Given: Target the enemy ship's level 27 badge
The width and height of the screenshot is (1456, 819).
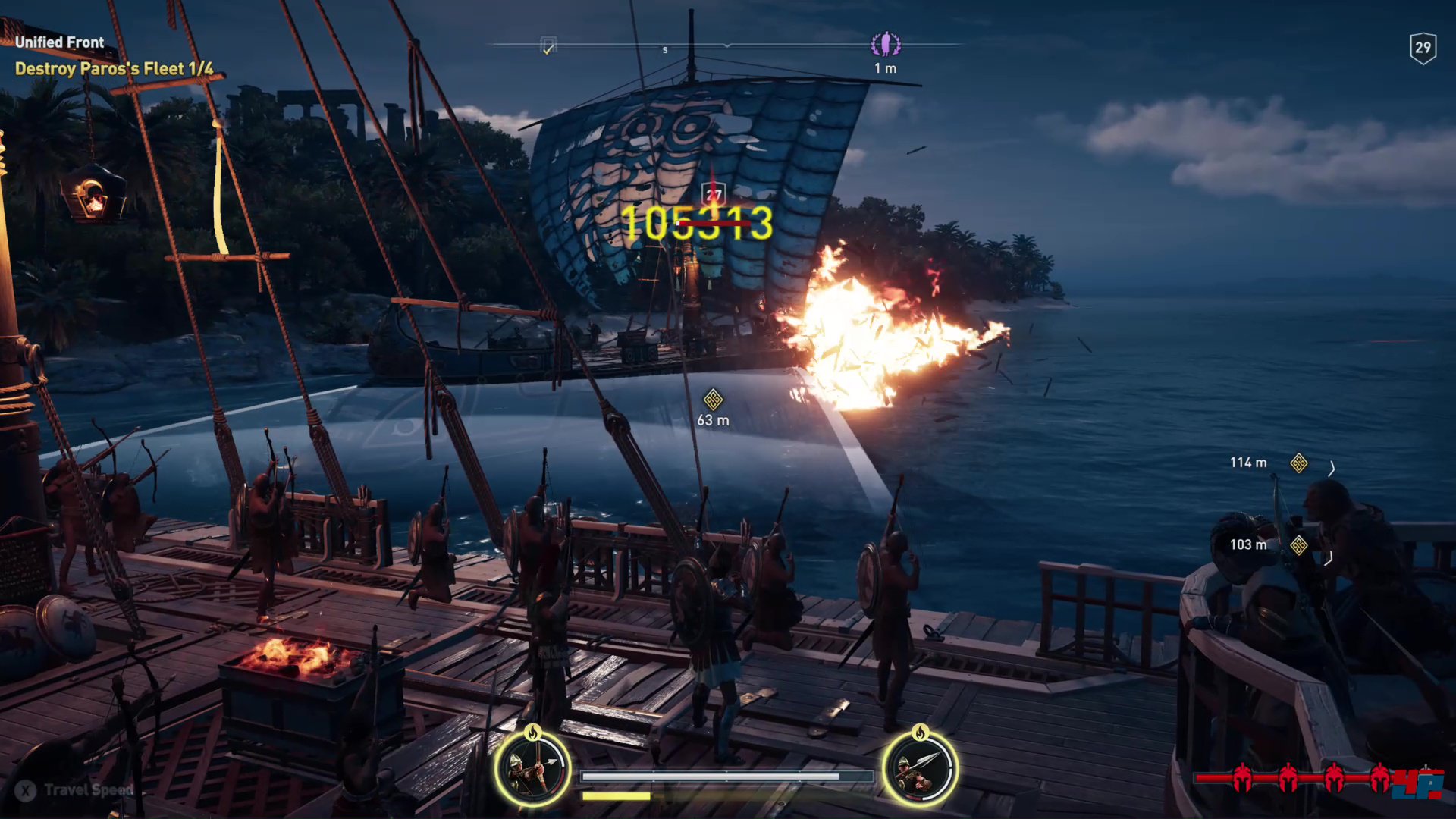Looking at the screenshot, I should point(714,194).
